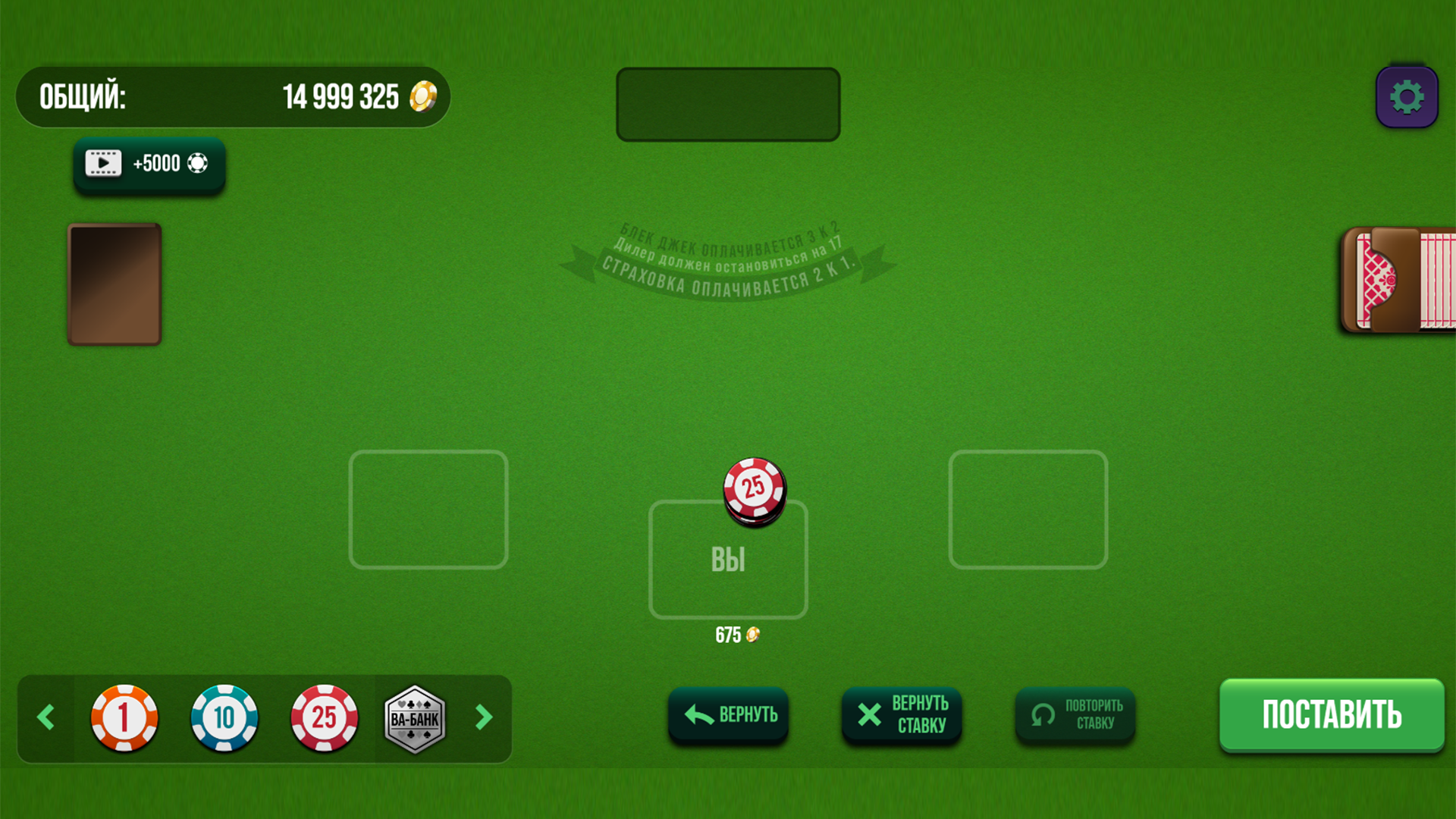Select the 10-value teal chip
The width and height of the screenshot is (1456, 819).
pyautogui.click(x=224, y=718)
